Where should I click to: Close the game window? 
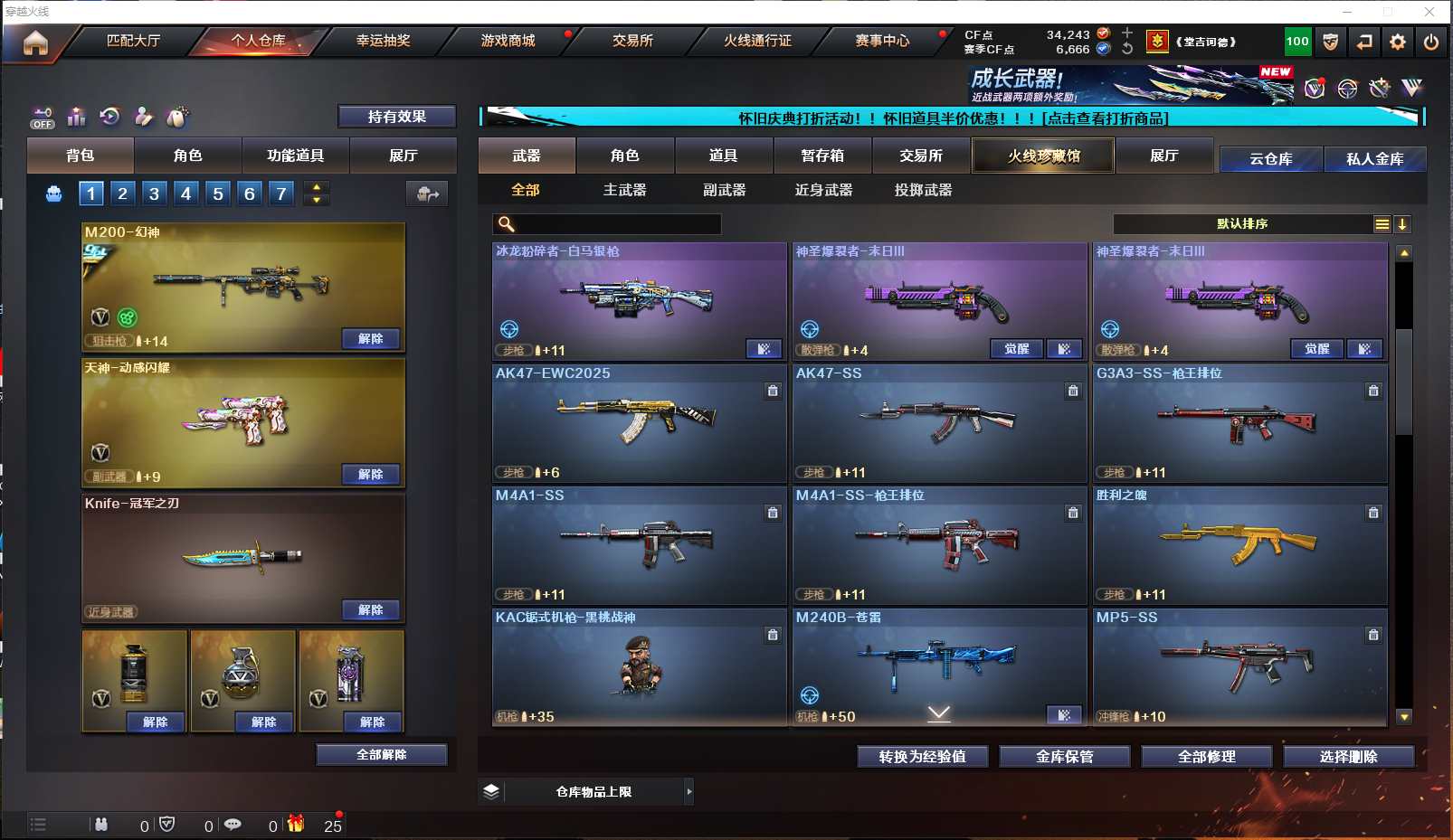click(x=1429, y=12)
